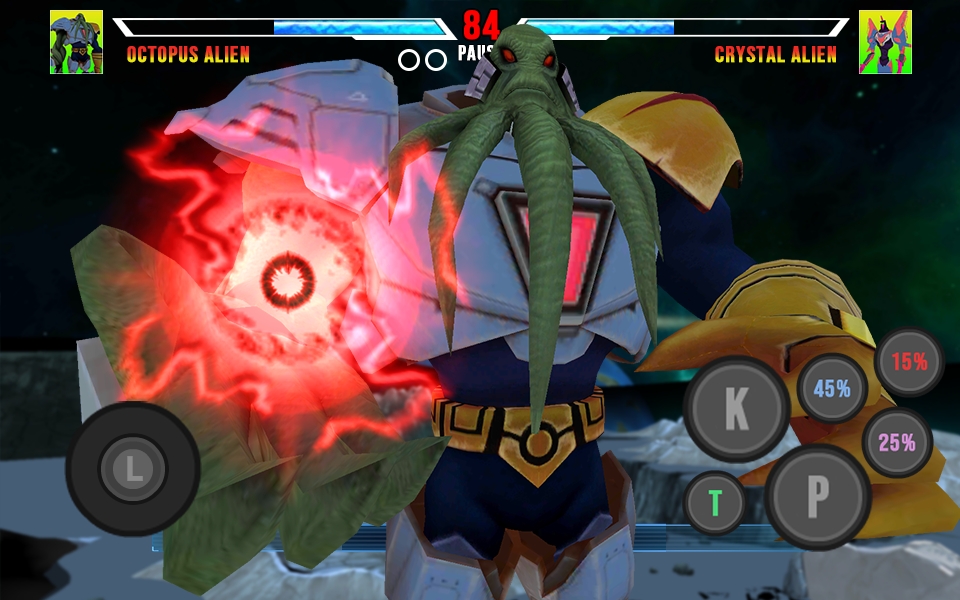The width and height of the screenshot is (960, 600).
Task: Select the Crystal Alien portrait
Action: 884,42
